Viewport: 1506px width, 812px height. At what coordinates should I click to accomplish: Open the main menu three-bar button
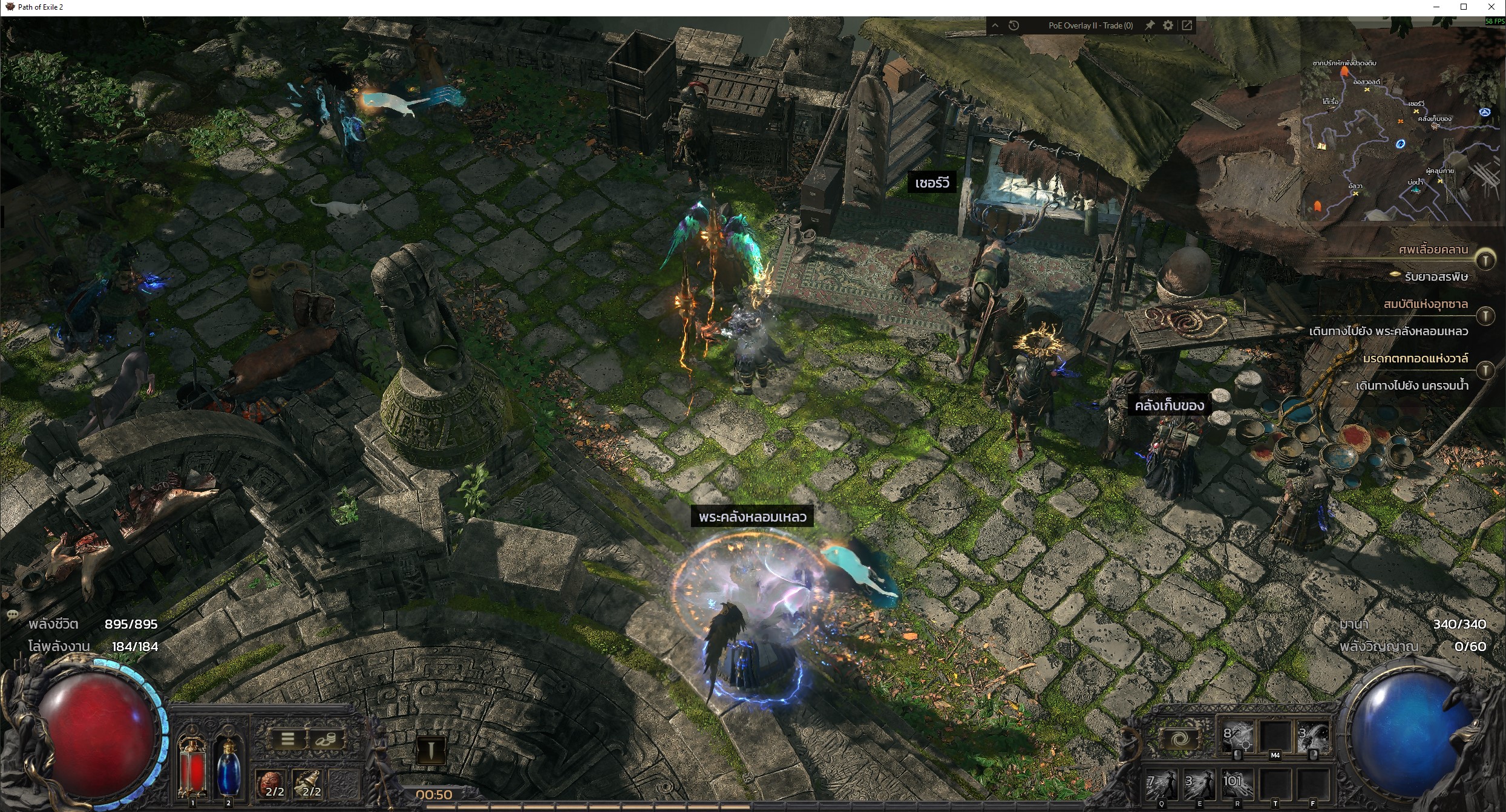coord(287,739)
